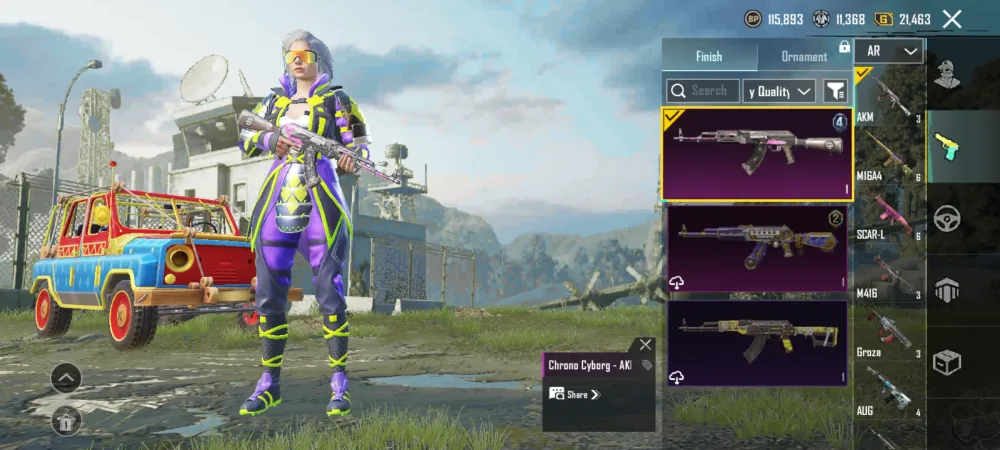1000x450 pixels.
Task: Select the yellow-accented AKM skin
Action: click(x=755, y=342)
